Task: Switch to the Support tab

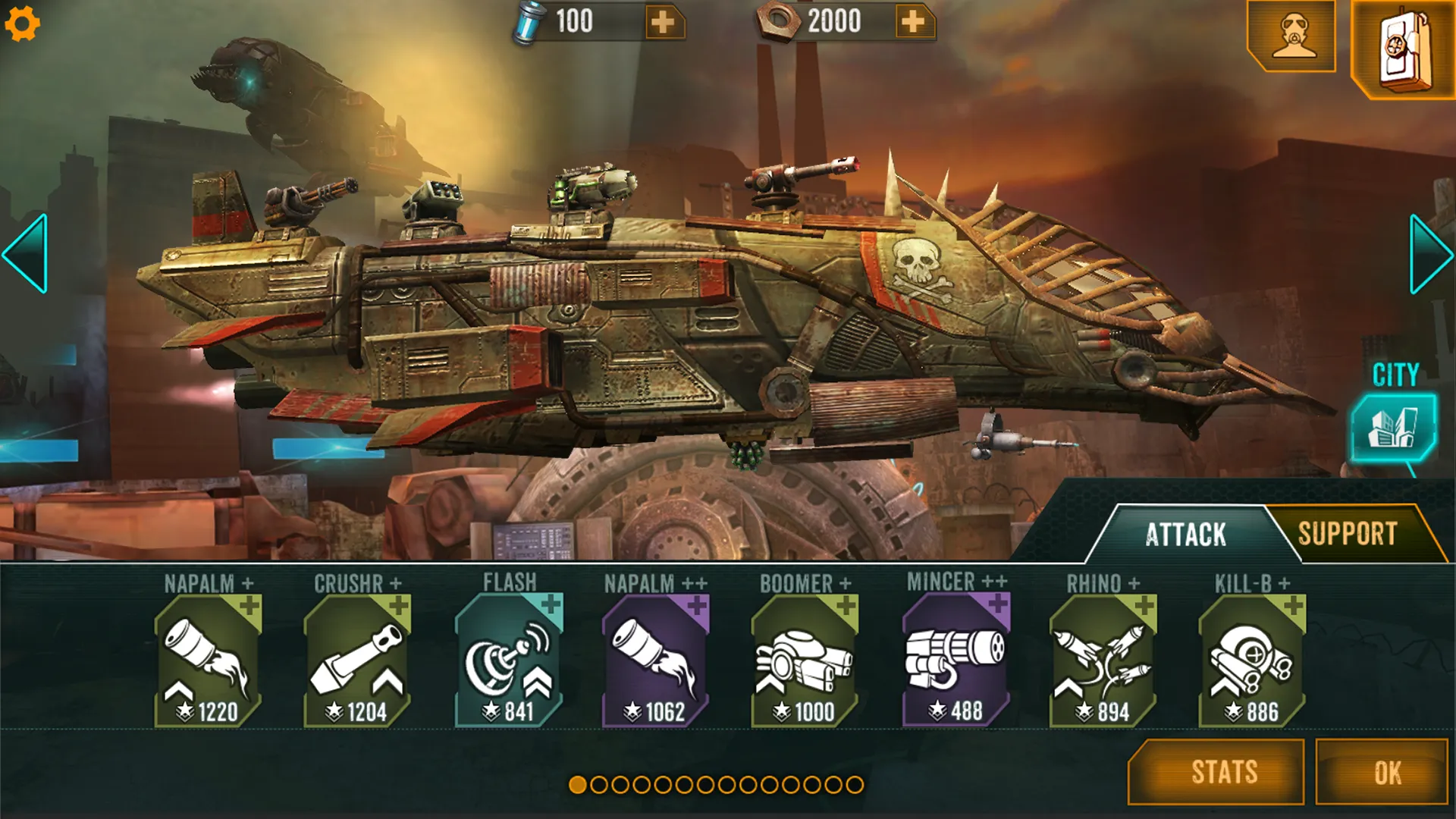Action: (x=1348, y=534)
